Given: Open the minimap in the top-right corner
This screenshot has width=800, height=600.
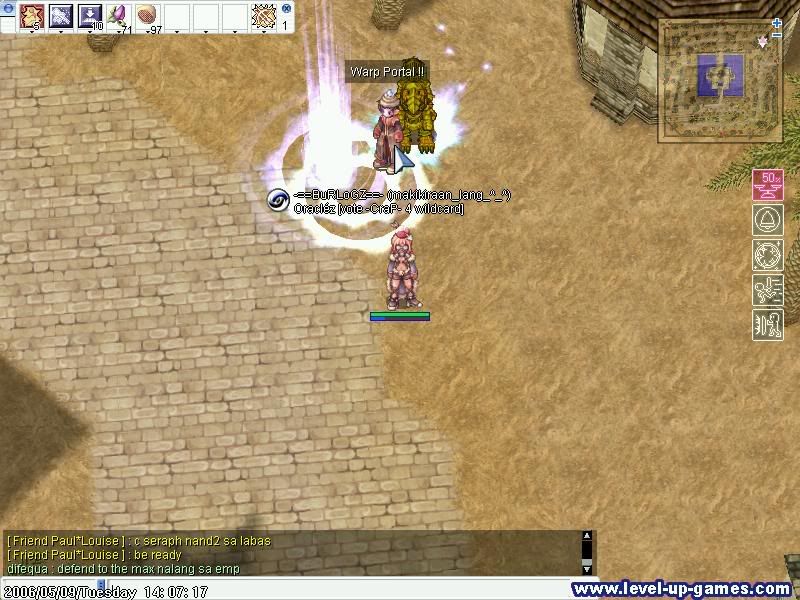Looking at the screenshot, I should click(718, 80).
